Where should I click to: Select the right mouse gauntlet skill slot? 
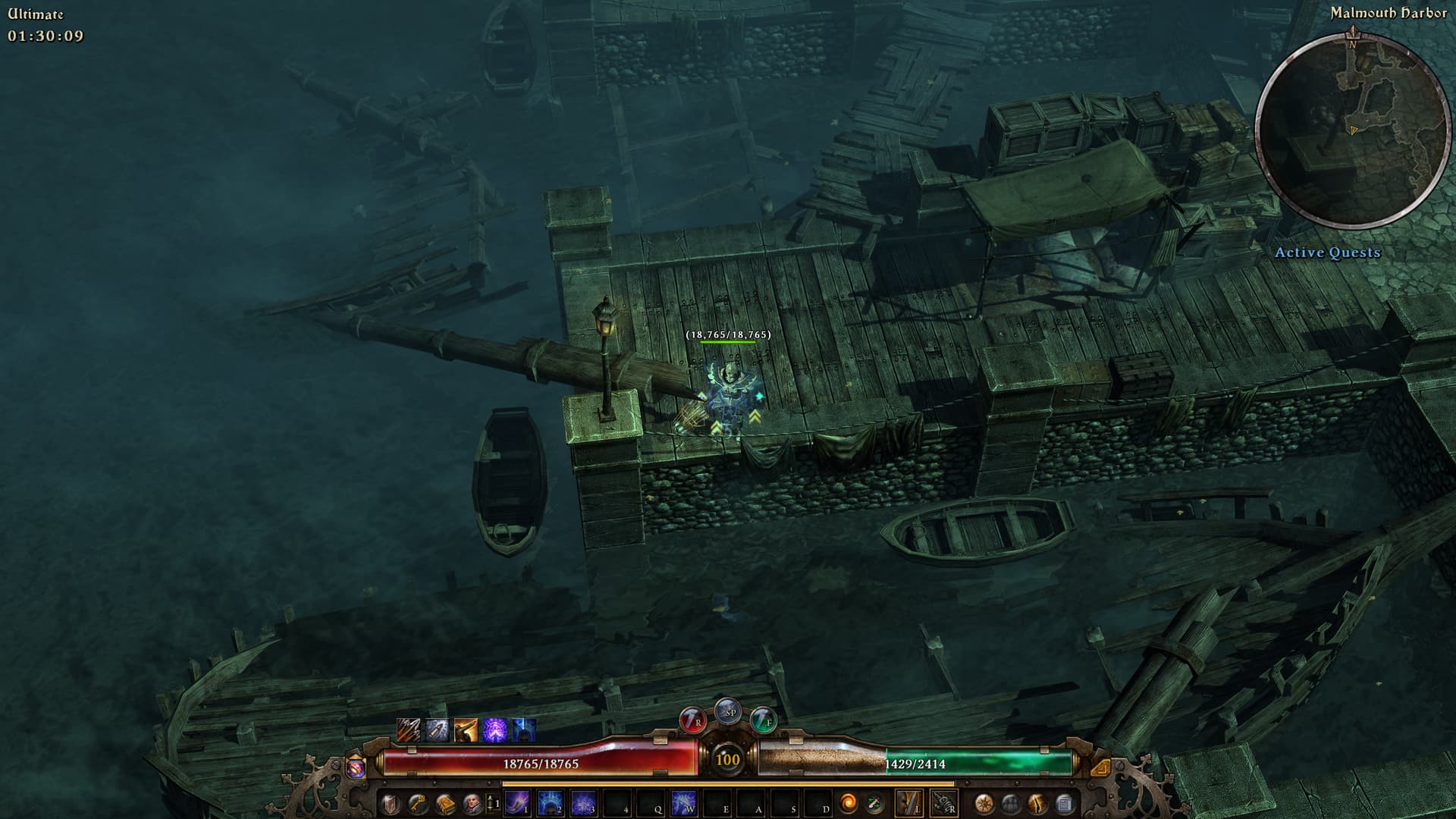[x=943, y=803]
